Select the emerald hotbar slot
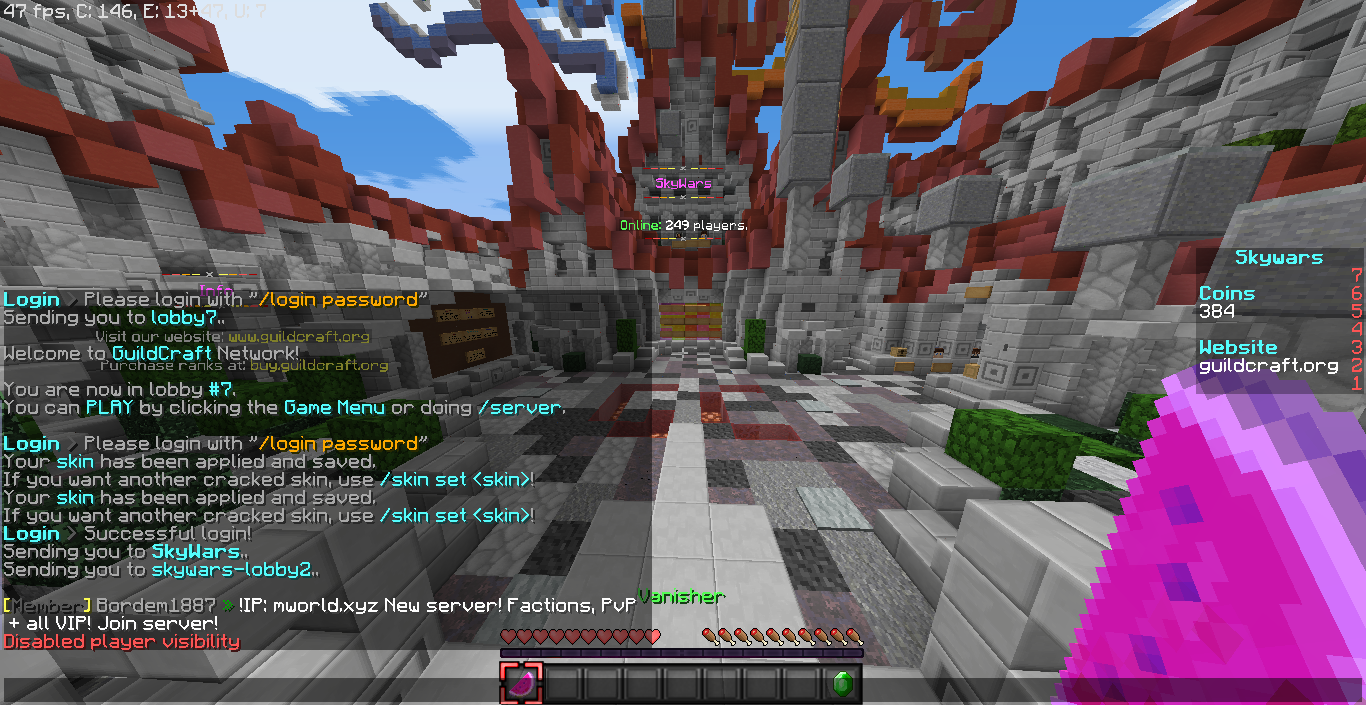Screen dimensions: 1366x705 pyautogui.click(x=842, y=684)
